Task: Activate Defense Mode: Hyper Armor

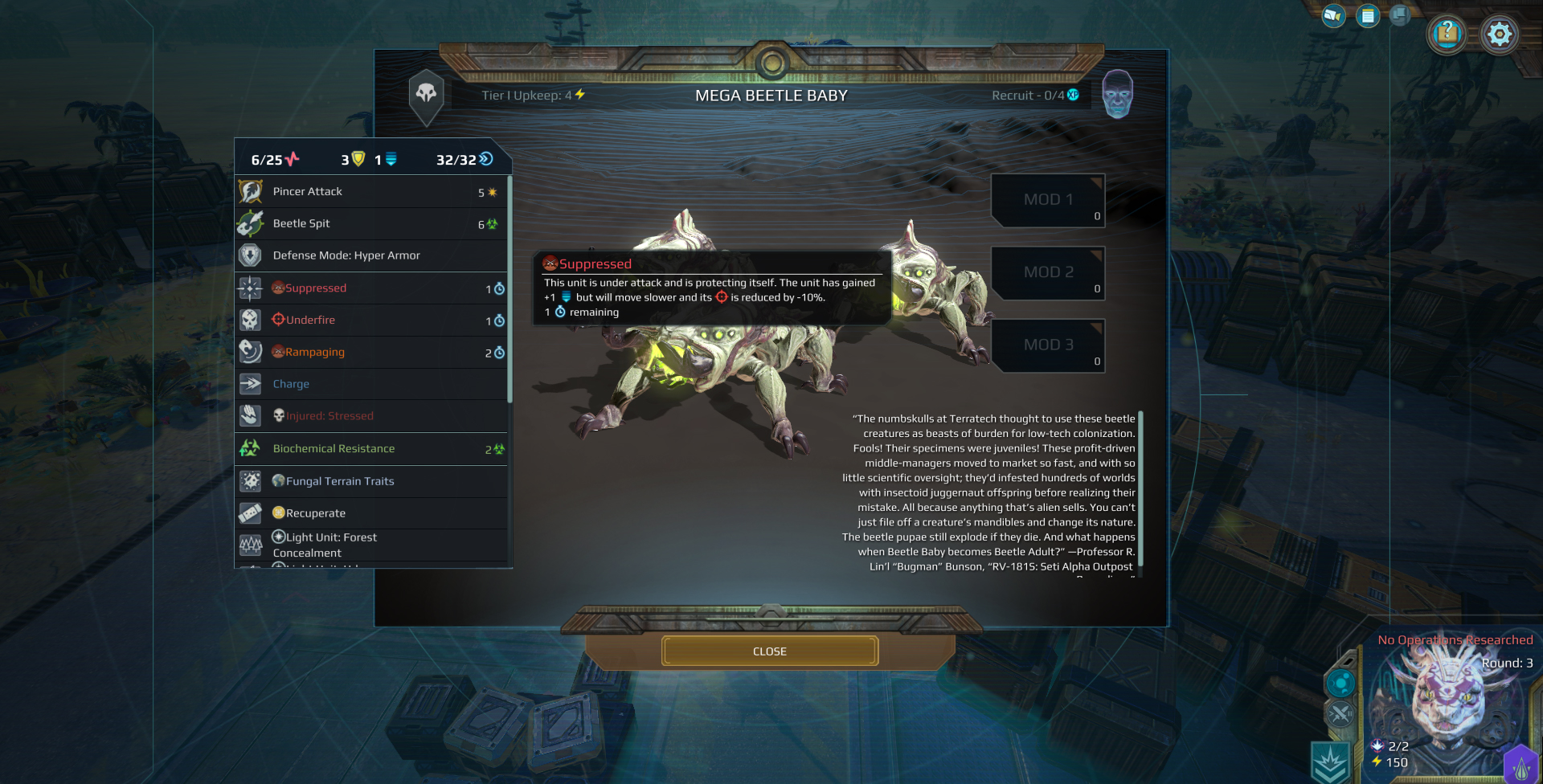Action: coord(251,255)
